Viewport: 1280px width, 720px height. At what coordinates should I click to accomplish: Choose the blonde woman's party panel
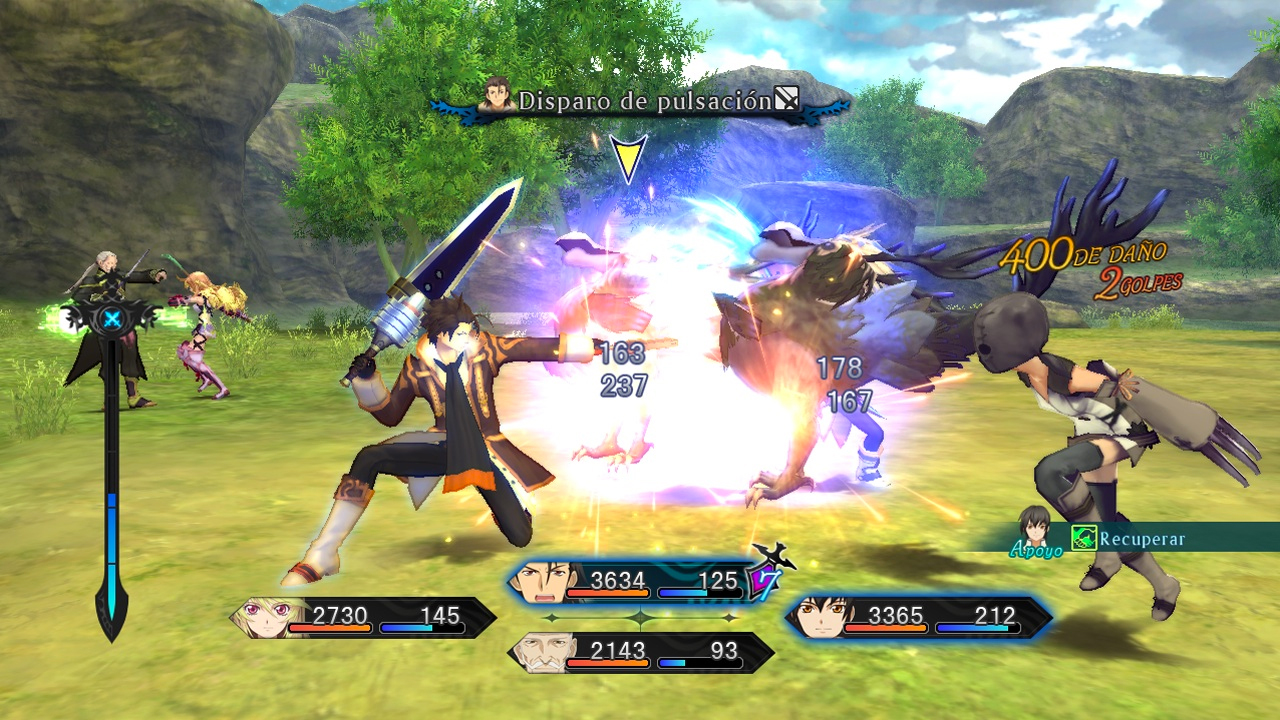(x=363, y=617)
